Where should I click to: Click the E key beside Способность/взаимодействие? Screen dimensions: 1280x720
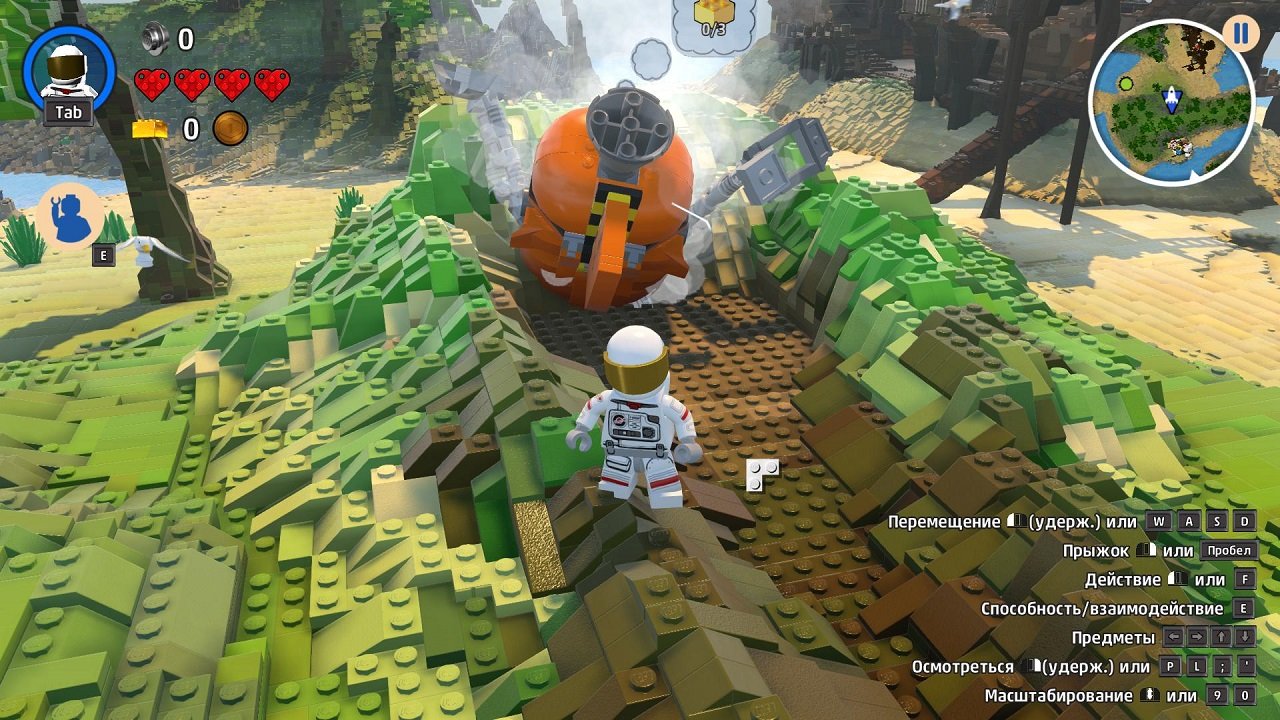tap(1242, 608)
